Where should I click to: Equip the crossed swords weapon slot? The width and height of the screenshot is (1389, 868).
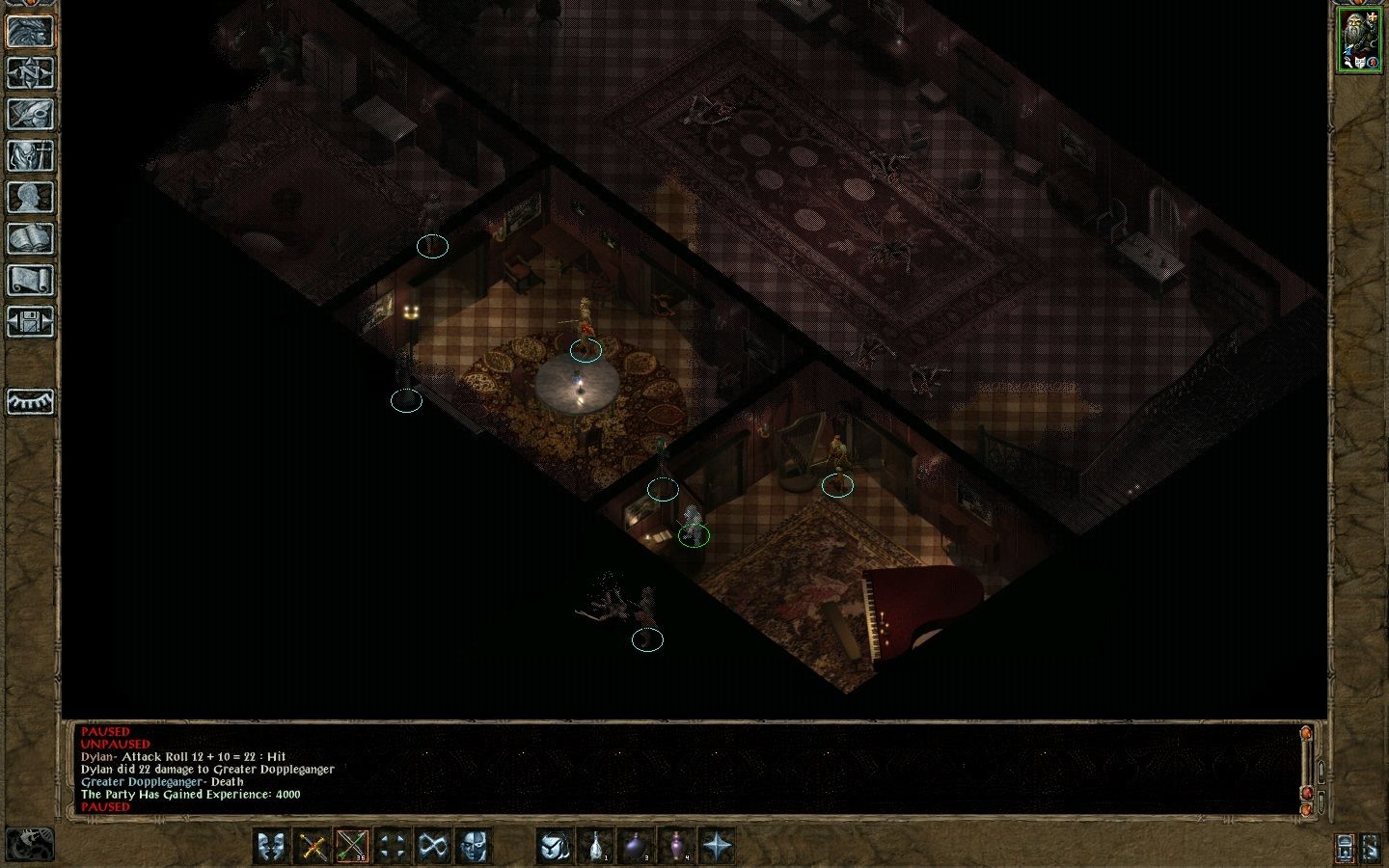click(313, 846)
